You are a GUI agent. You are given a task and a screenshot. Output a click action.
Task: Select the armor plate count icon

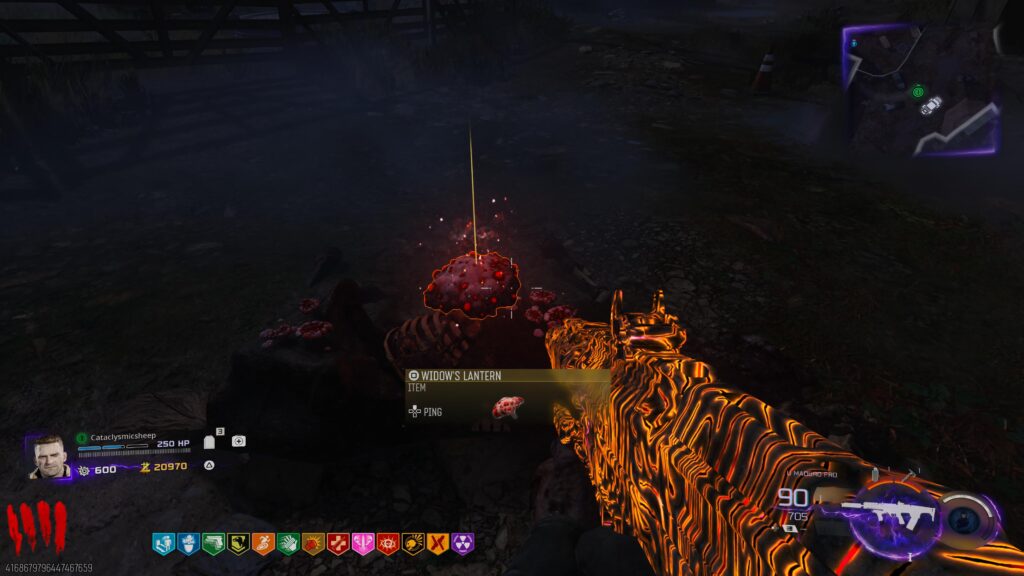pyautogui.click(x=211, y=441)
